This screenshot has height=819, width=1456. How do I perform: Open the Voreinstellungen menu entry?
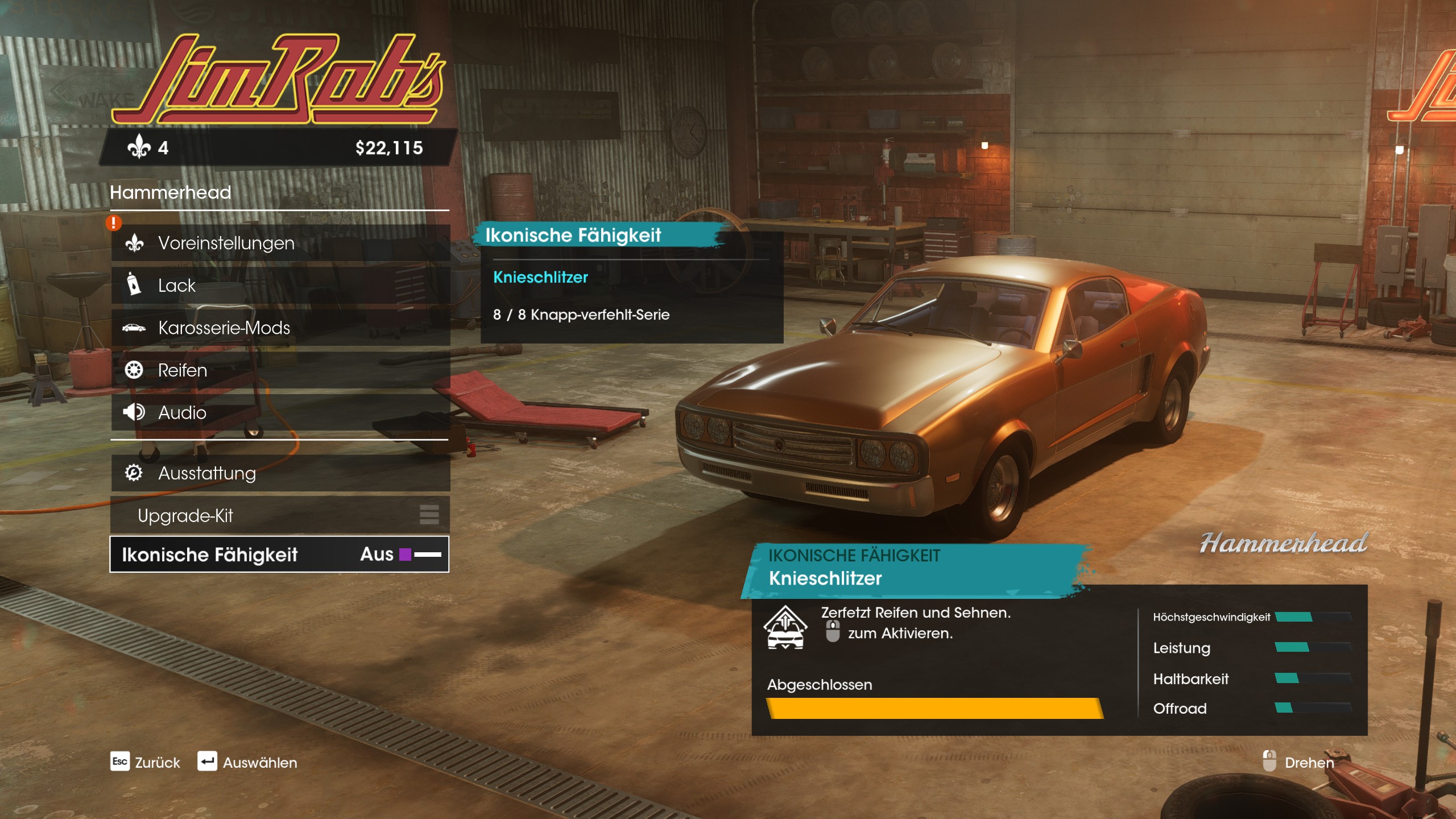280,243
